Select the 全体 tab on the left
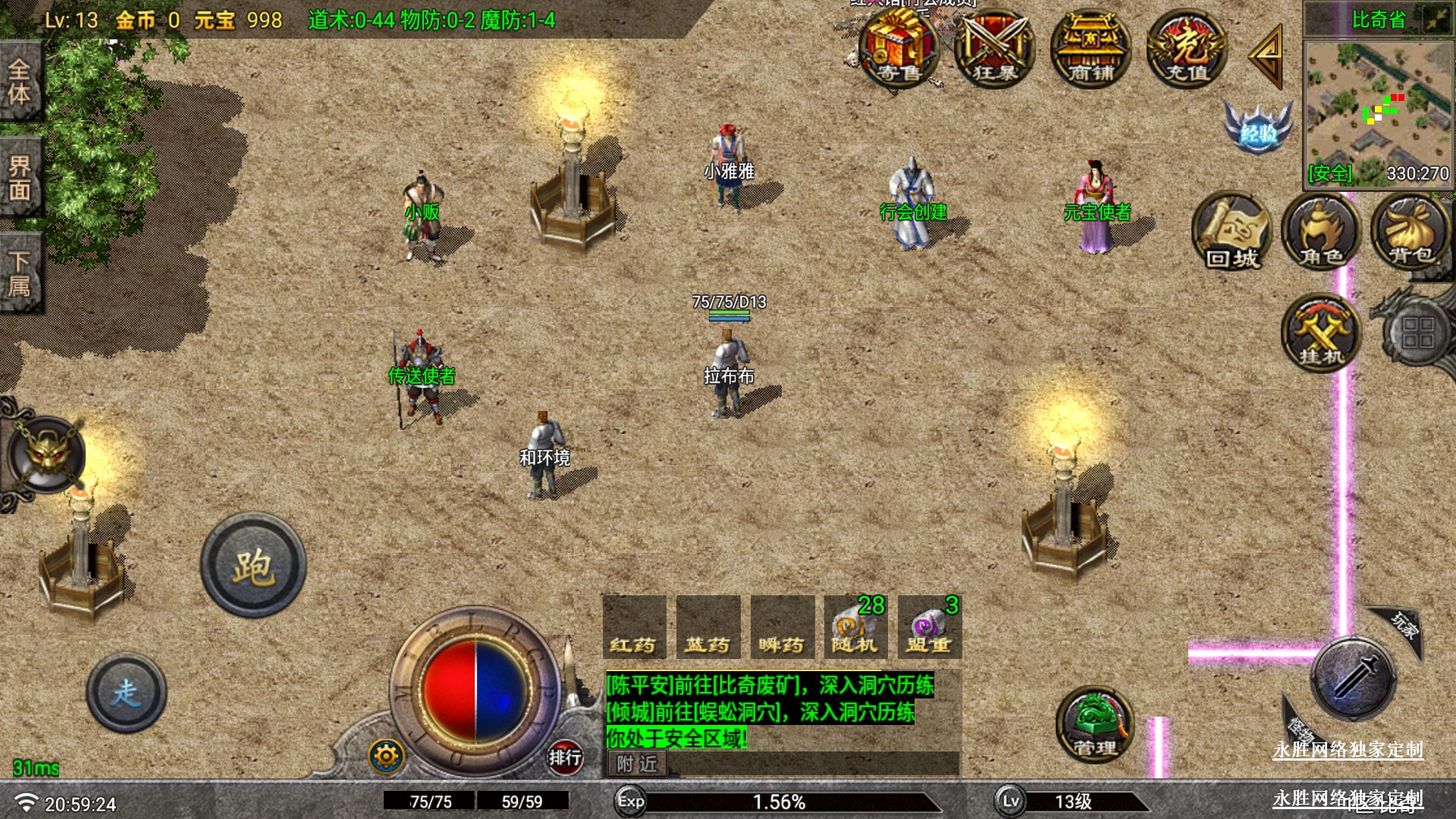This screenshot has height=819, width=1456. pyautogui.click(x=20, y=82)
